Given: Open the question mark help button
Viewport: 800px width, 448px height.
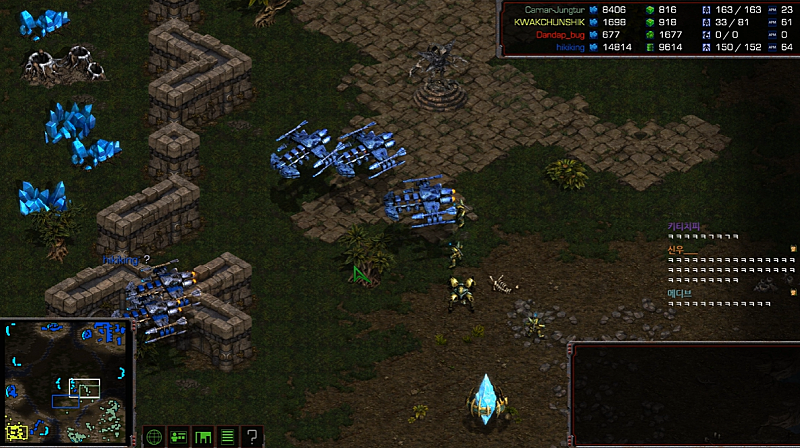Looking at the screenshot, I should tap(252, 436).
